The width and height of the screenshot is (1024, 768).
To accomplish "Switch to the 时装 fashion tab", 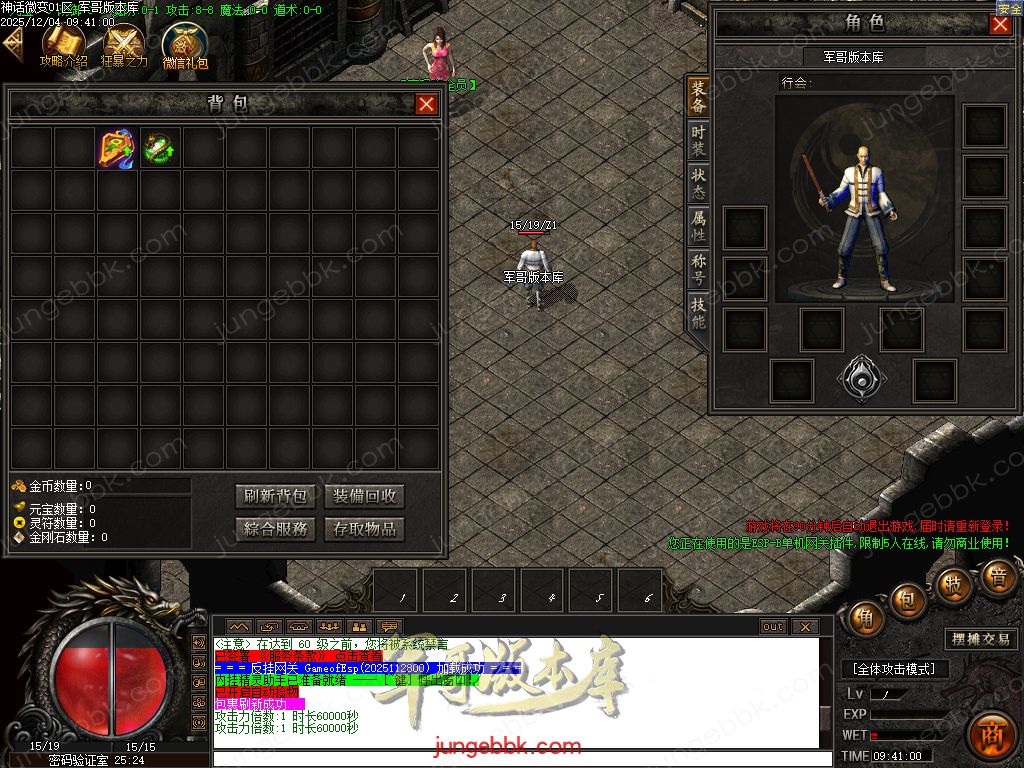I will (698, 139).
